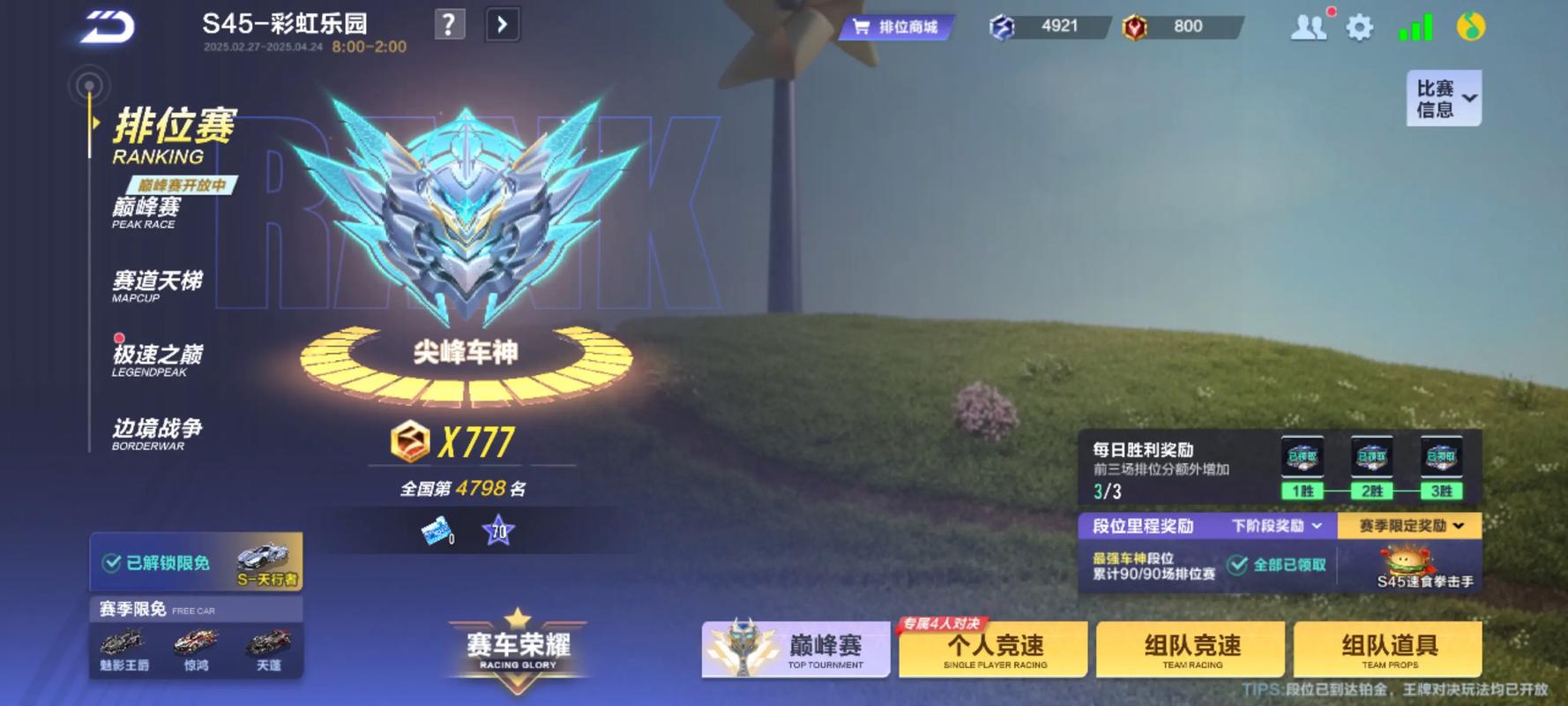Expand the 比赛信息 dropdown

[x=1444, y=98]
